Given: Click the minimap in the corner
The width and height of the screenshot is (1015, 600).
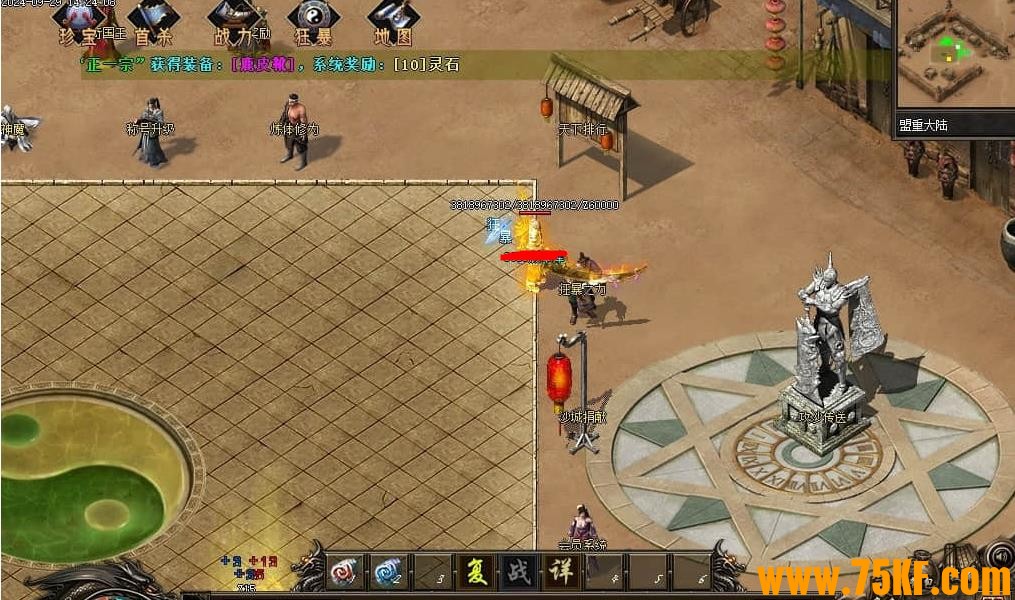Looking at the screenshot, I should point(953,53).
